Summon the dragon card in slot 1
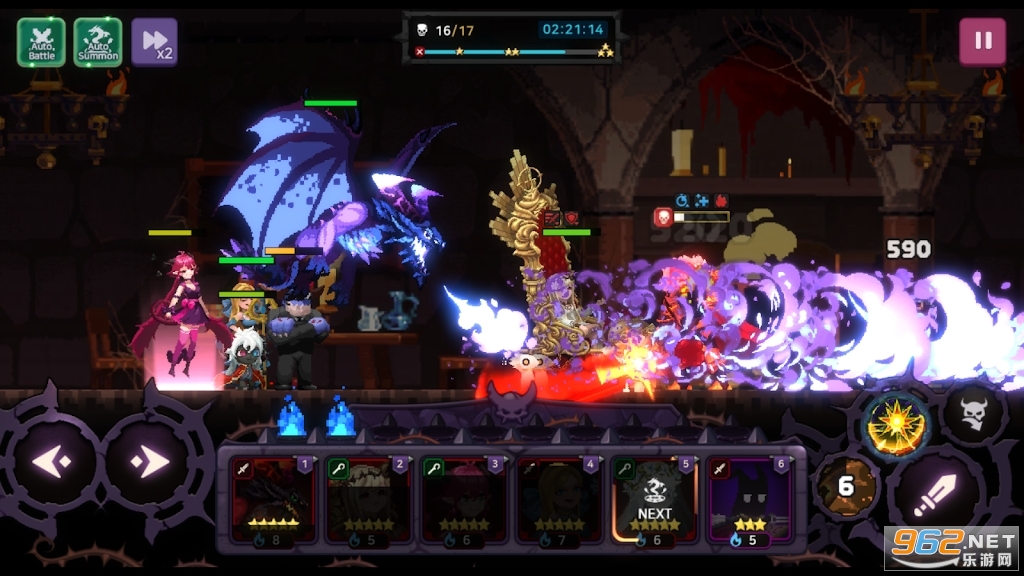 (273, 500)
